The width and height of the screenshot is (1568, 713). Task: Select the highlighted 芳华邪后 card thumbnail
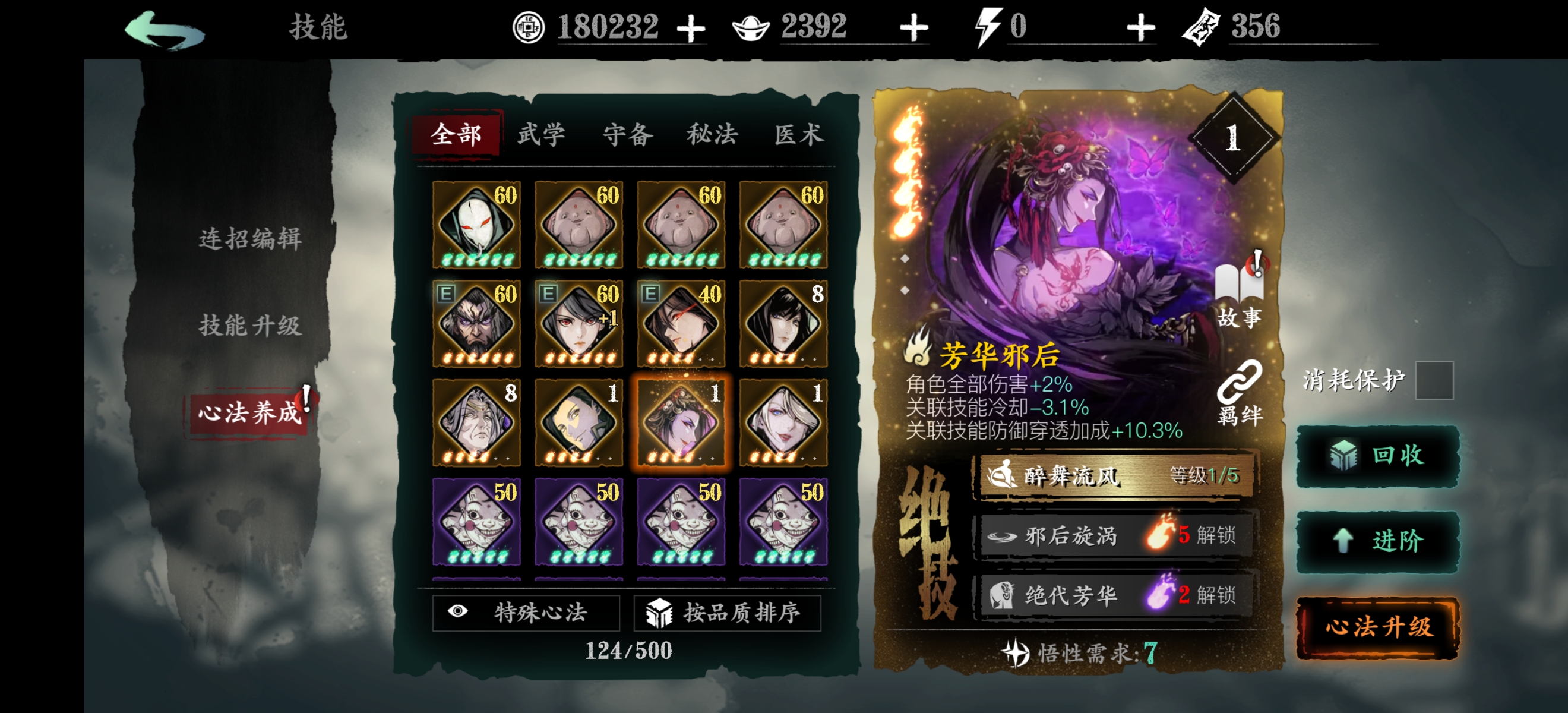coord(681,422)
